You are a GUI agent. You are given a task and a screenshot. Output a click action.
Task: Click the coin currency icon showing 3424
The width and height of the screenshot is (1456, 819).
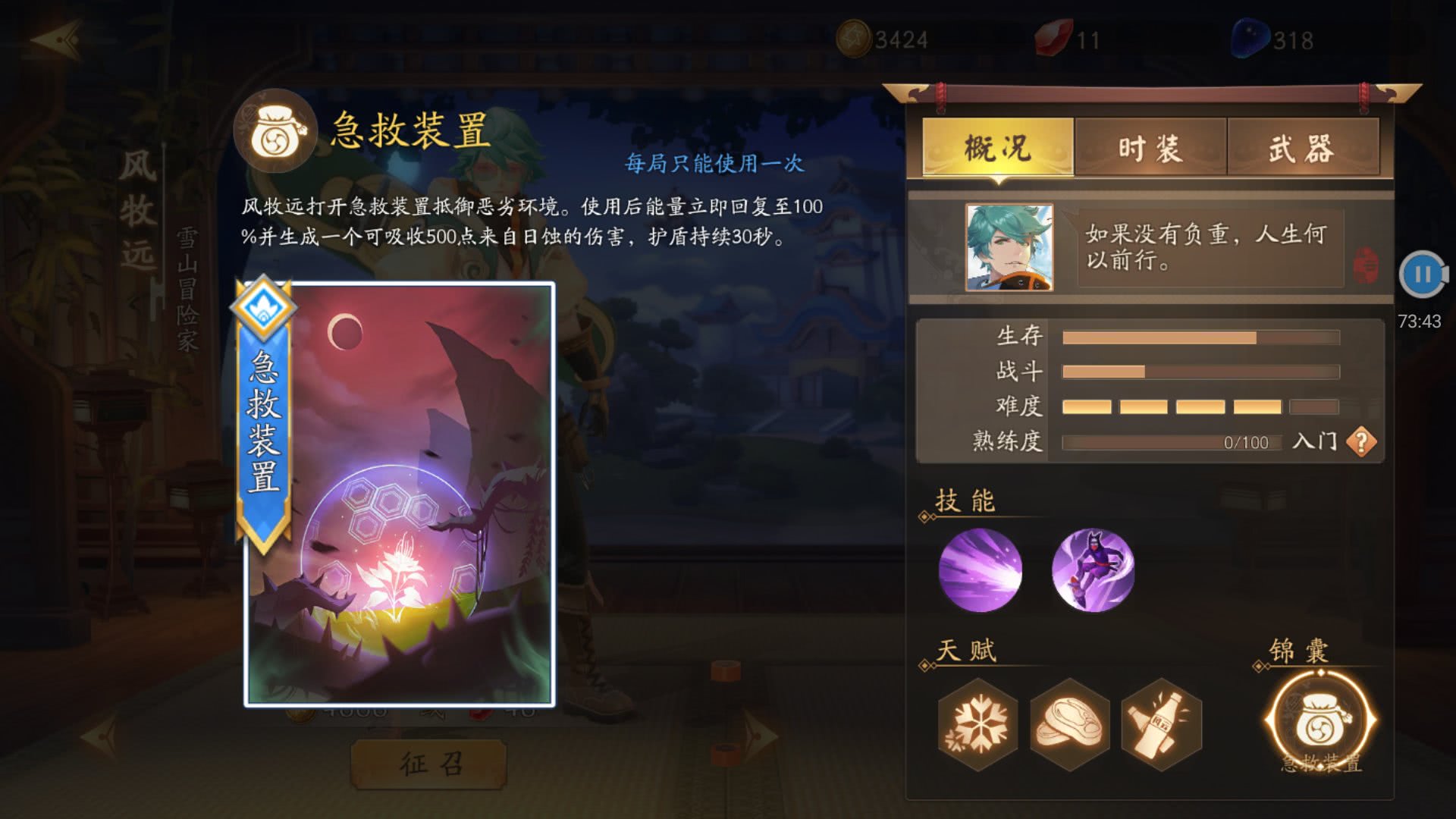[855, 37]
